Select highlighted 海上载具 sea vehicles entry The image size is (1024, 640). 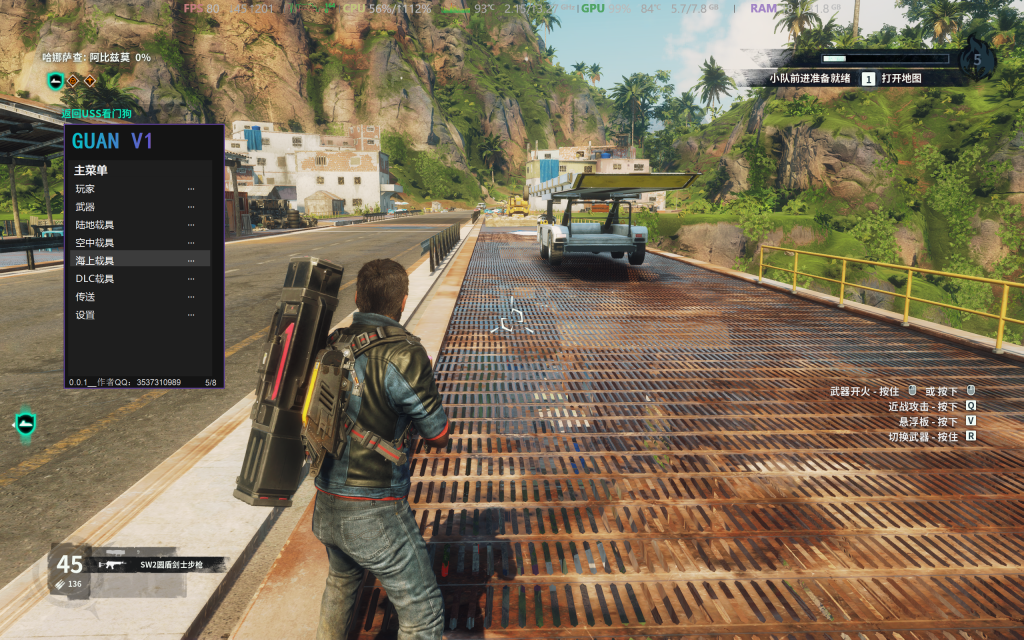pos(95,261)
